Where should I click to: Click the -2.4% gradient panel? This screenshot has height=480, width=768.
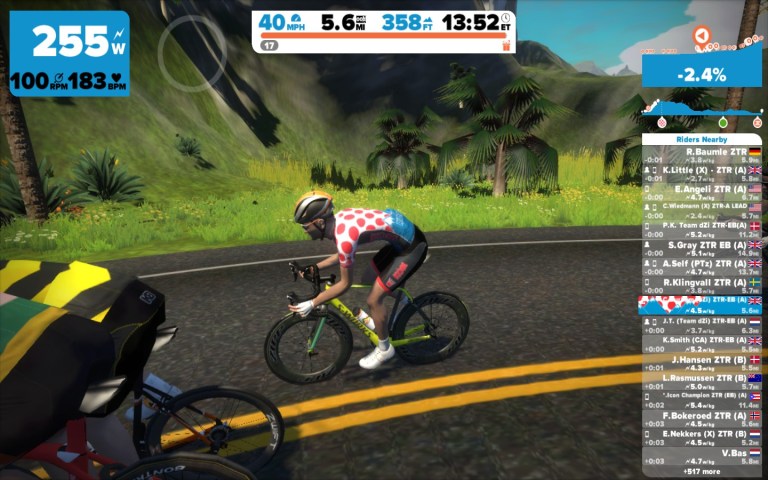point(701,73)
